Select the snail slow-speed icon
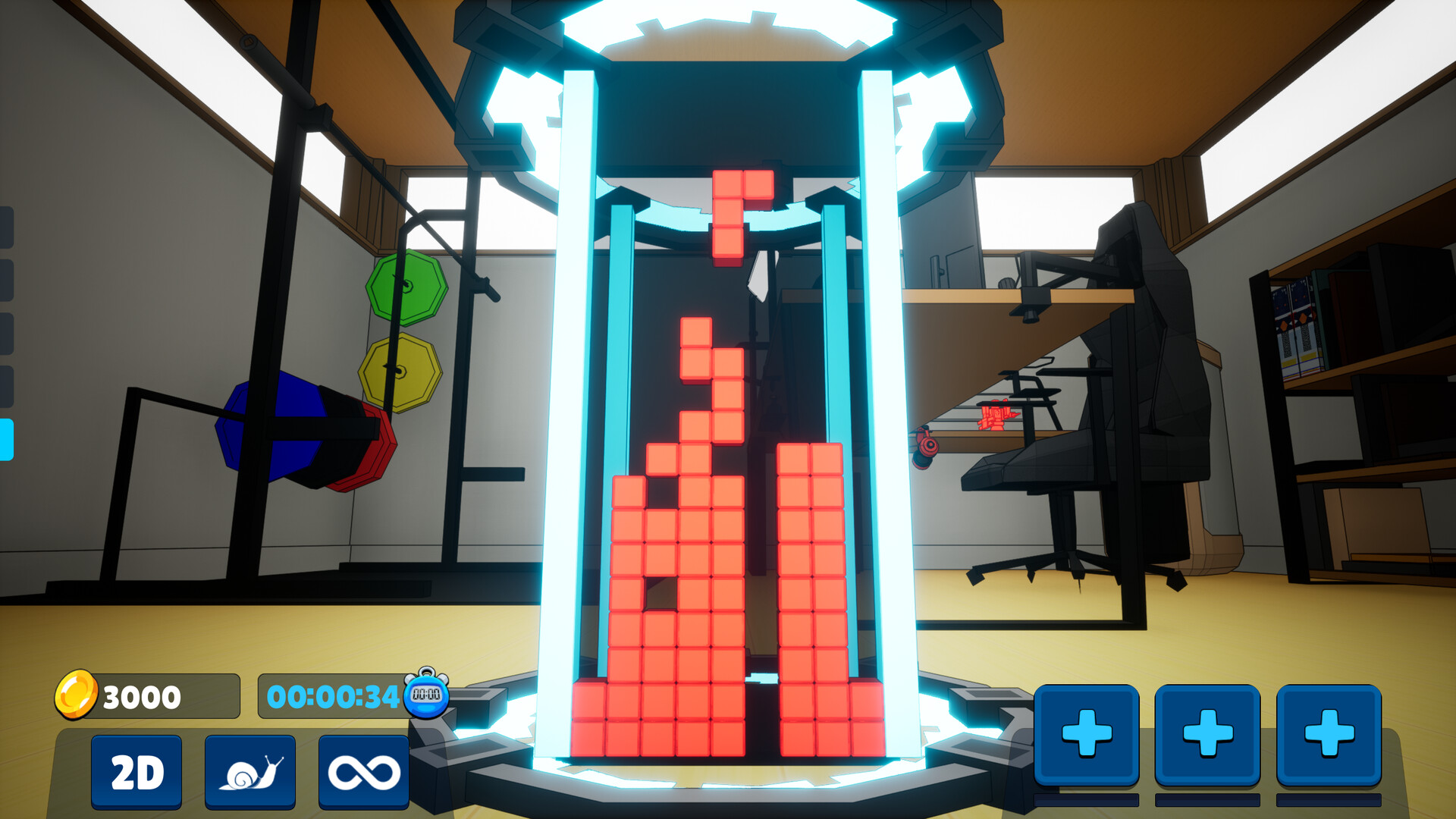The height and width of the screenshot is (819, 1456). point(250,772)
